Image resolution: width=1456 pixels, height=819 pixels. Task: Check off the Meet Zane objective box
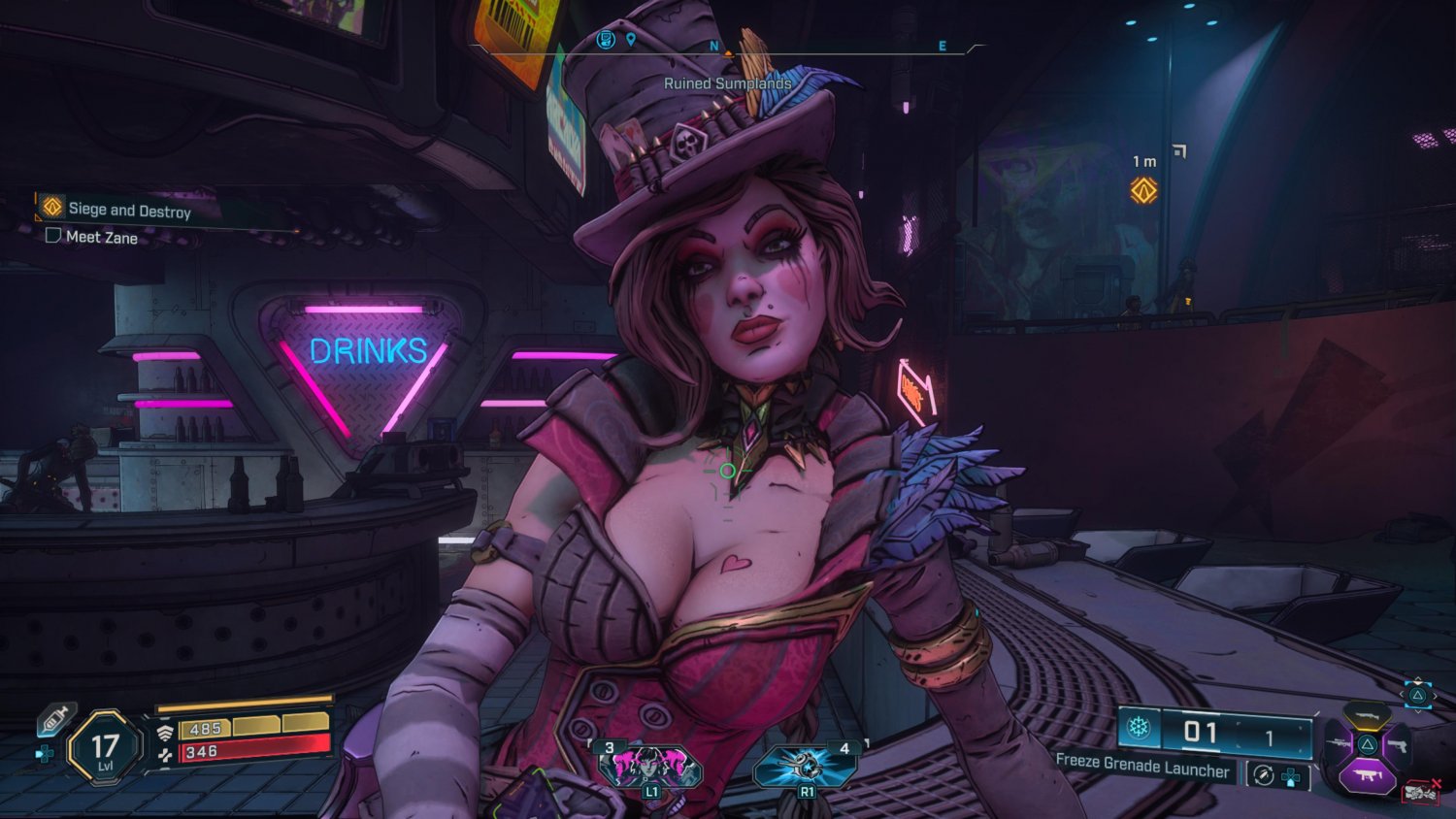pyautogui.click(x=53, y=236)
